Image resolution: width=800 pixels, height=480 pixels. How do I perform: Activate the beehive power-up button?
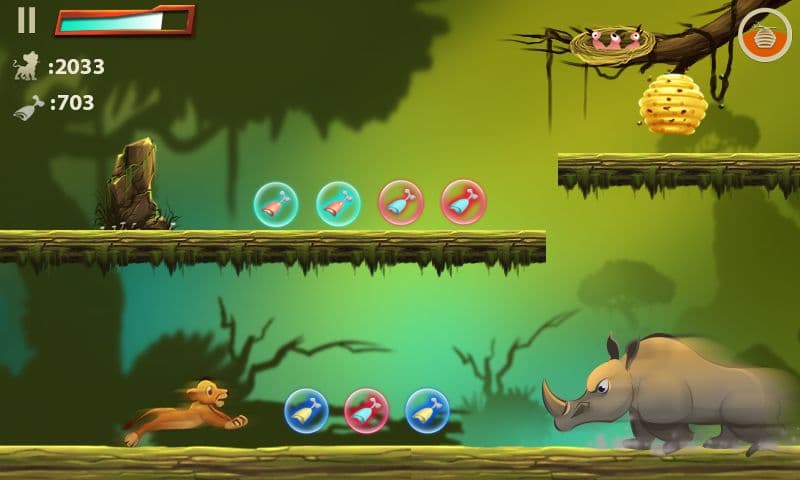tap(764, 34)
